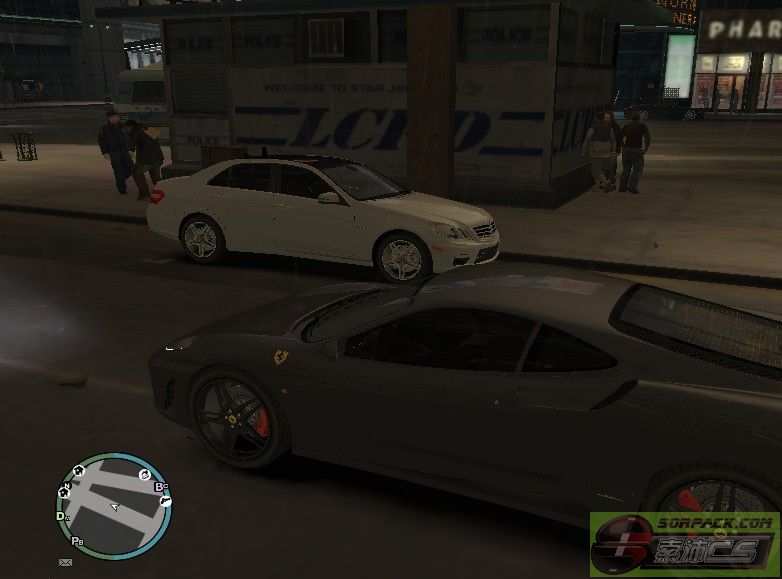The height and width of the screenshot is (579, 782).
Task: Click the smiling face blip on radar
Action: click(144, 473)
